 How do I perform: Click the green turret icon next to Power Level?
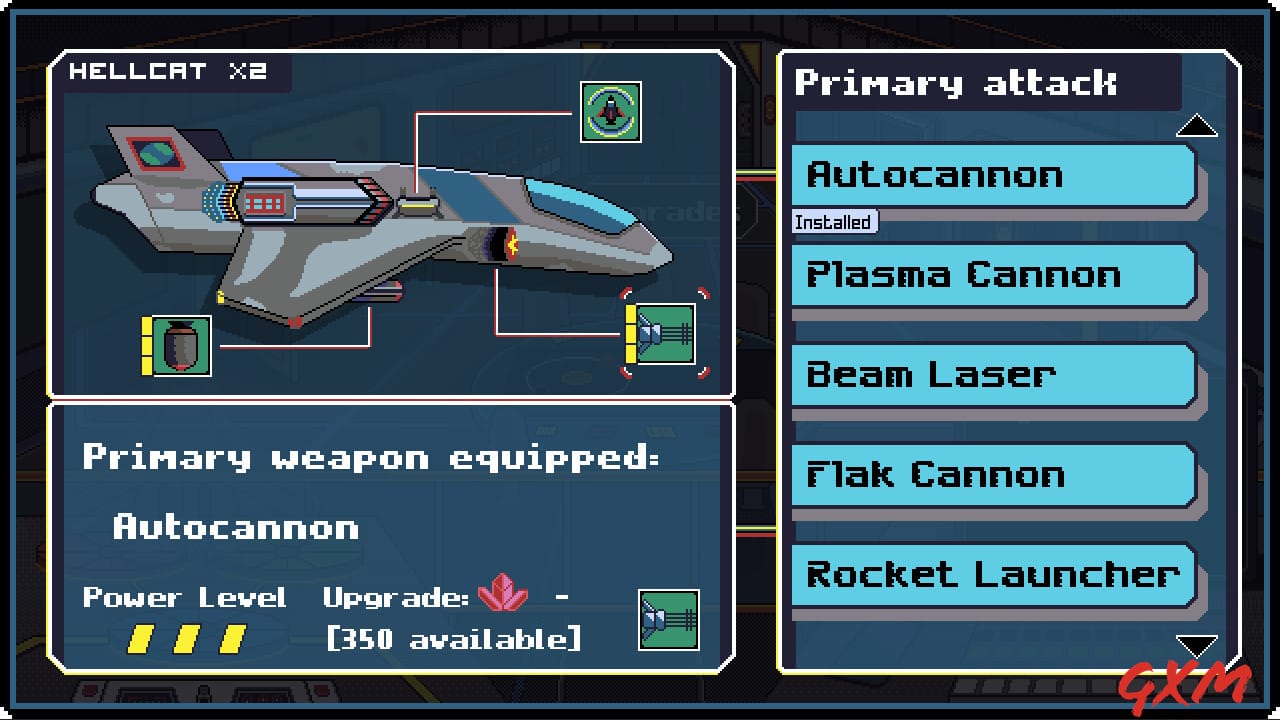pos(668,620)
